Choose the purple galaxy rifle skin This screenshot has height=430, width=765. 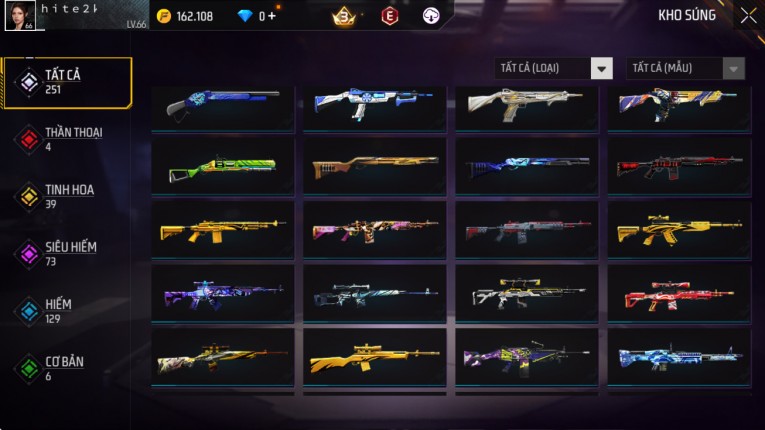[222, 293]
